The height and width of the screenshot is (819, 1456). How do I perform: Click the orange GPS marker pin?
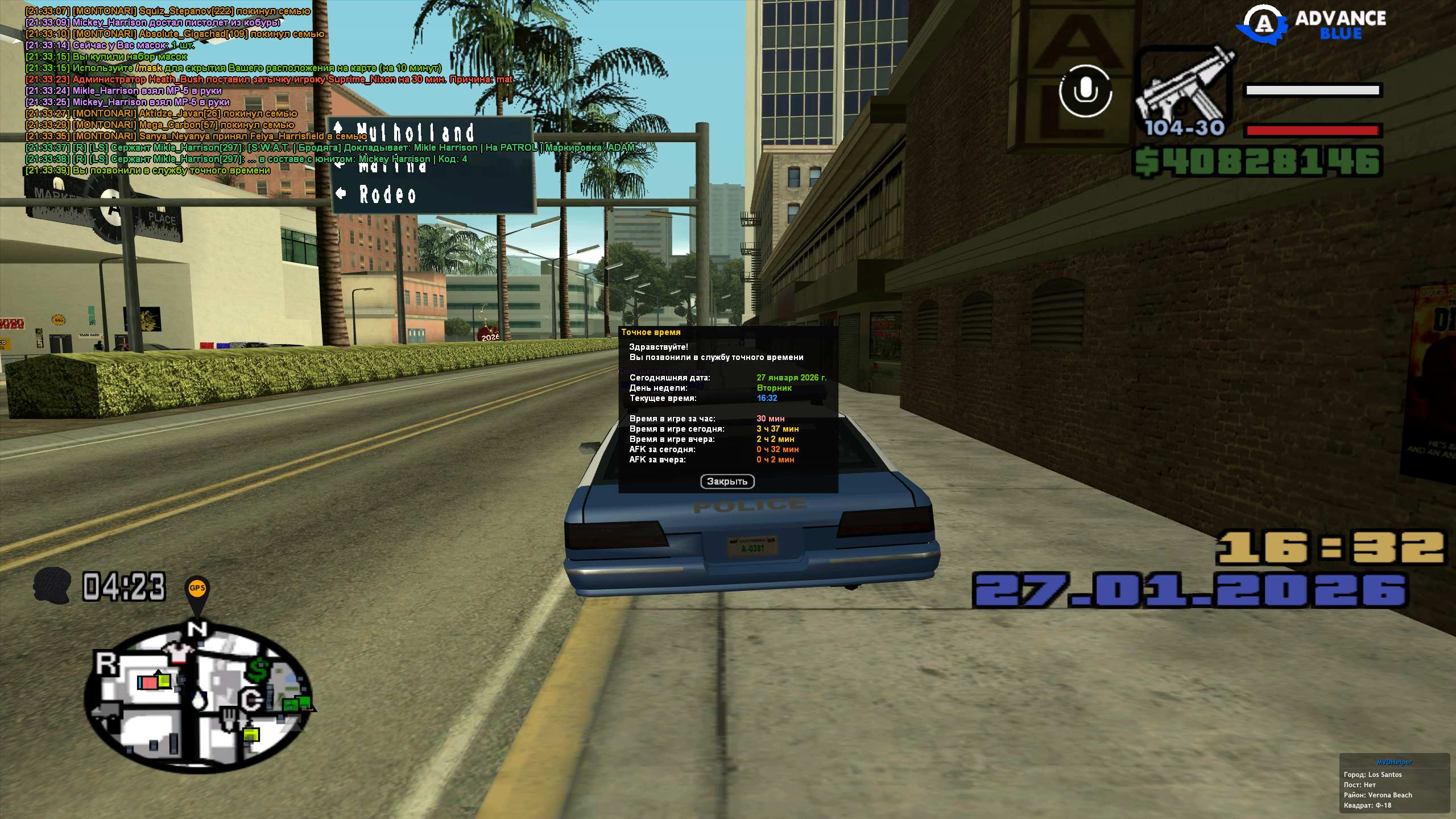tap(197, 590)
